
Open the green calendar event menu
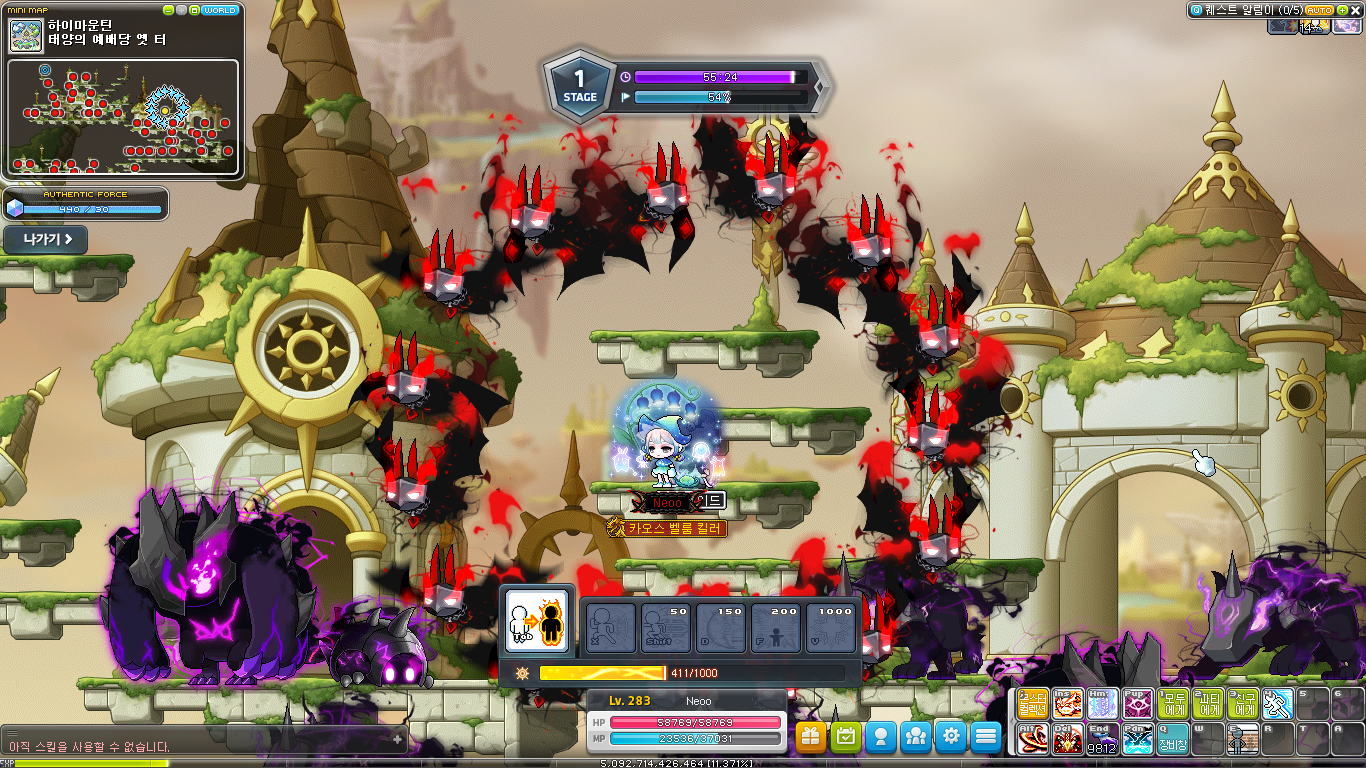click(x=846, y=737)
